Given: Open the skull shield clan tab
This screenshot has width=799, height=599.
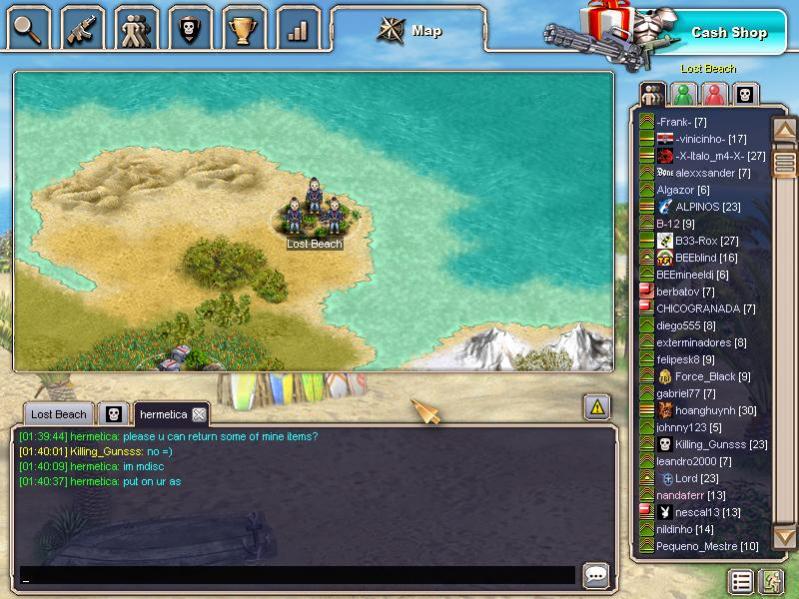Looking at the screenshot, I should pos(190,29).
